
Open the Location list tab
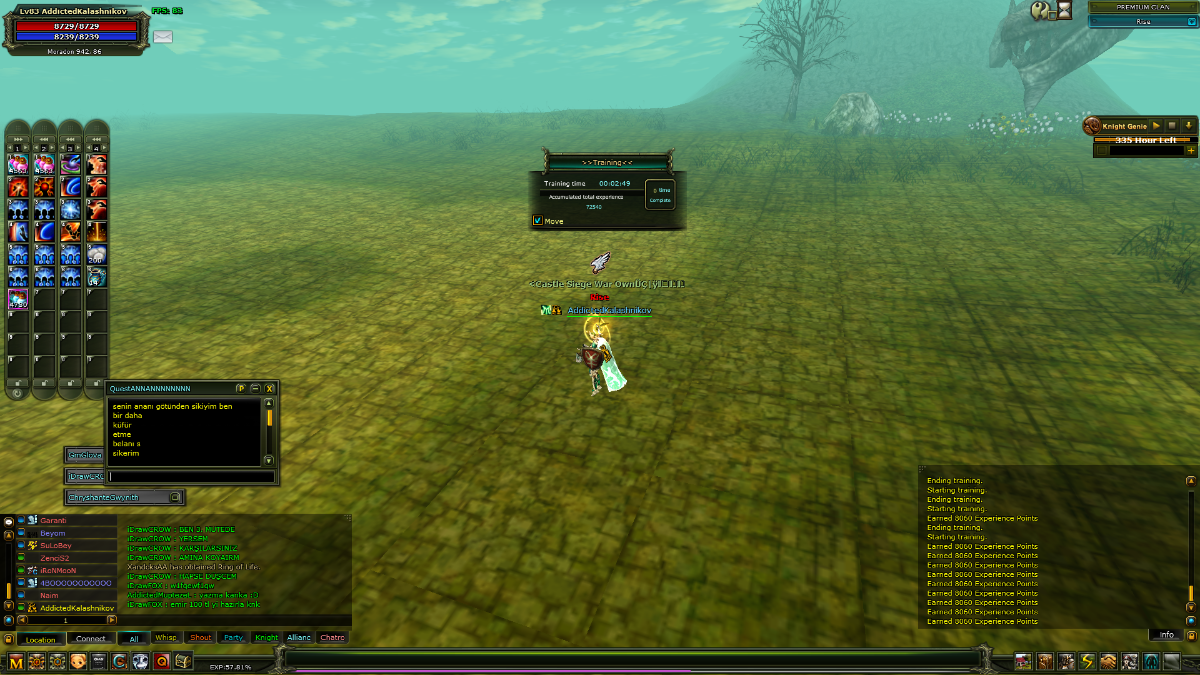[41, 639]
